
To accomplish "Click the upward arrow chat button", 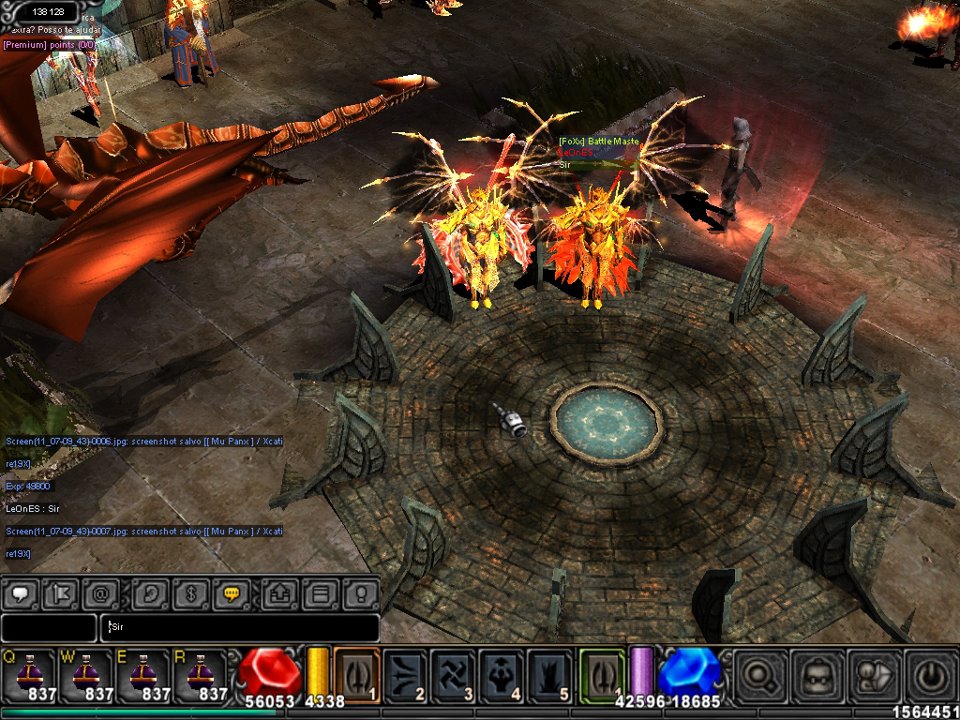I will pyautogui.click(x=281, y=594).
